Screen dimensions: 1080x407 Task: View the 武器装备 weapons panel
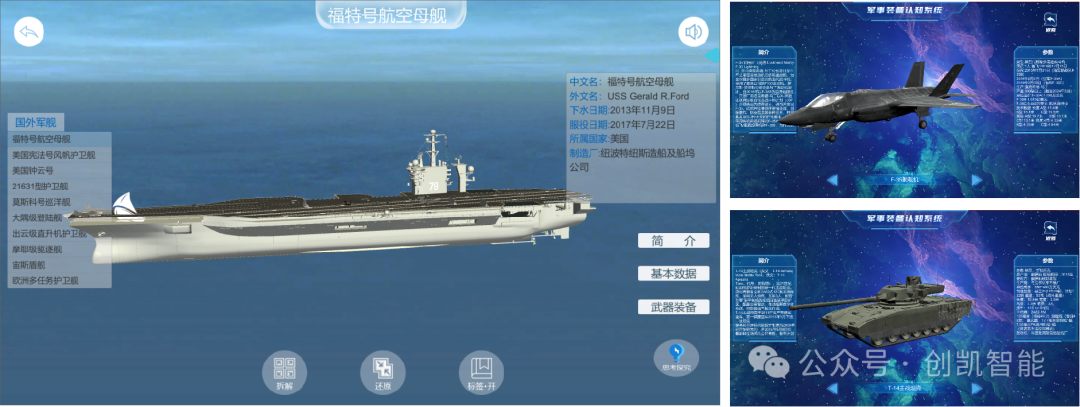(673, 307)
